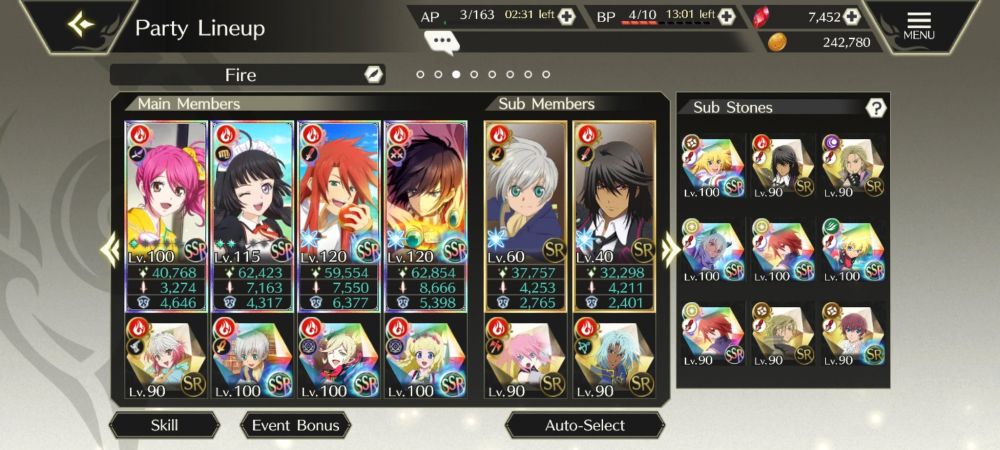Open the Skill panel
1000x450 pixels.
tap(164, 425)
